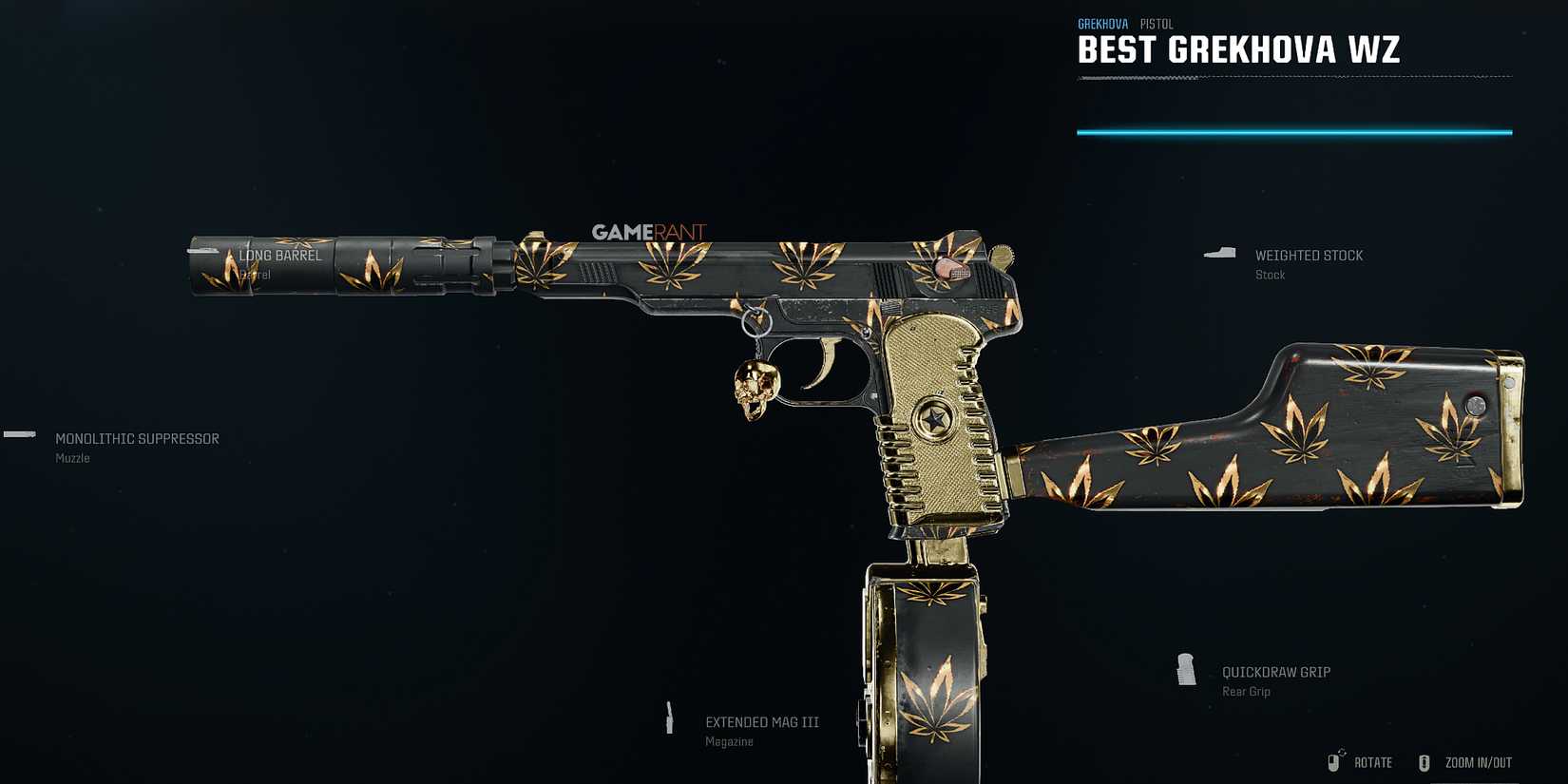Switch to the PISTOL category tab
Screen dimensions: 1568x784
pos(1157,23)
